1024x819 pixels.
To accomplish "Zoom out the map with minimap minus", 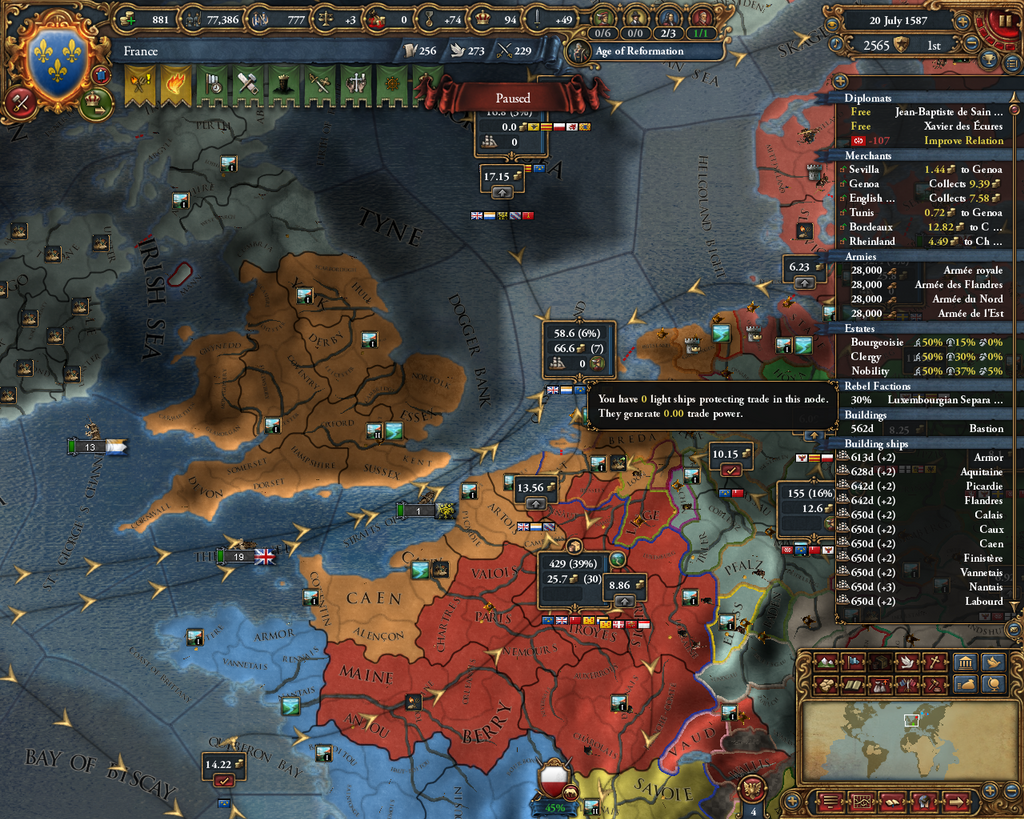I will click(1011, 791).
